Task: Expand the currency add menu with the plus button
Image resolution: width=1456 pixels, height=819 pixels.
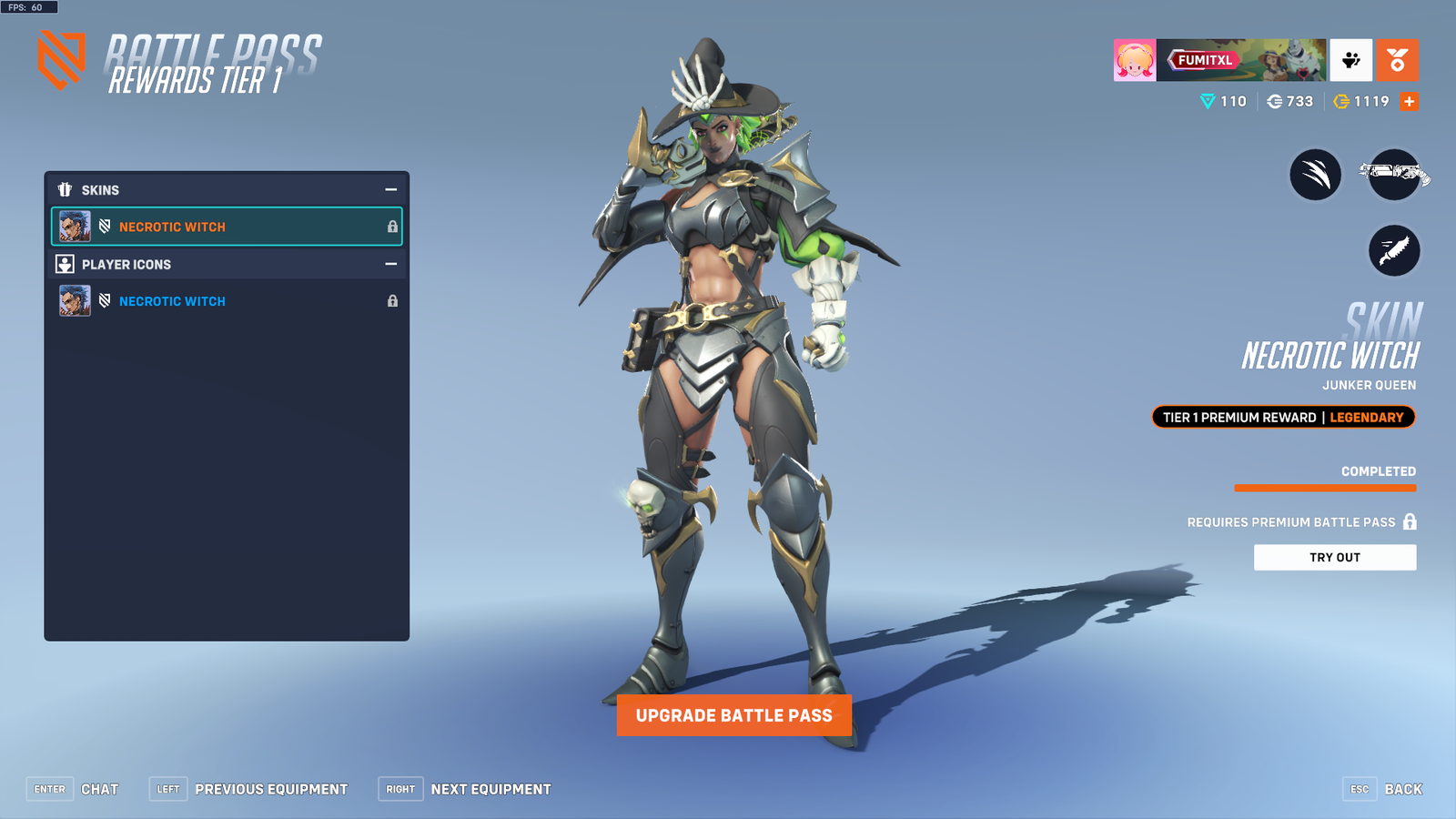Action: point(1409,101)
